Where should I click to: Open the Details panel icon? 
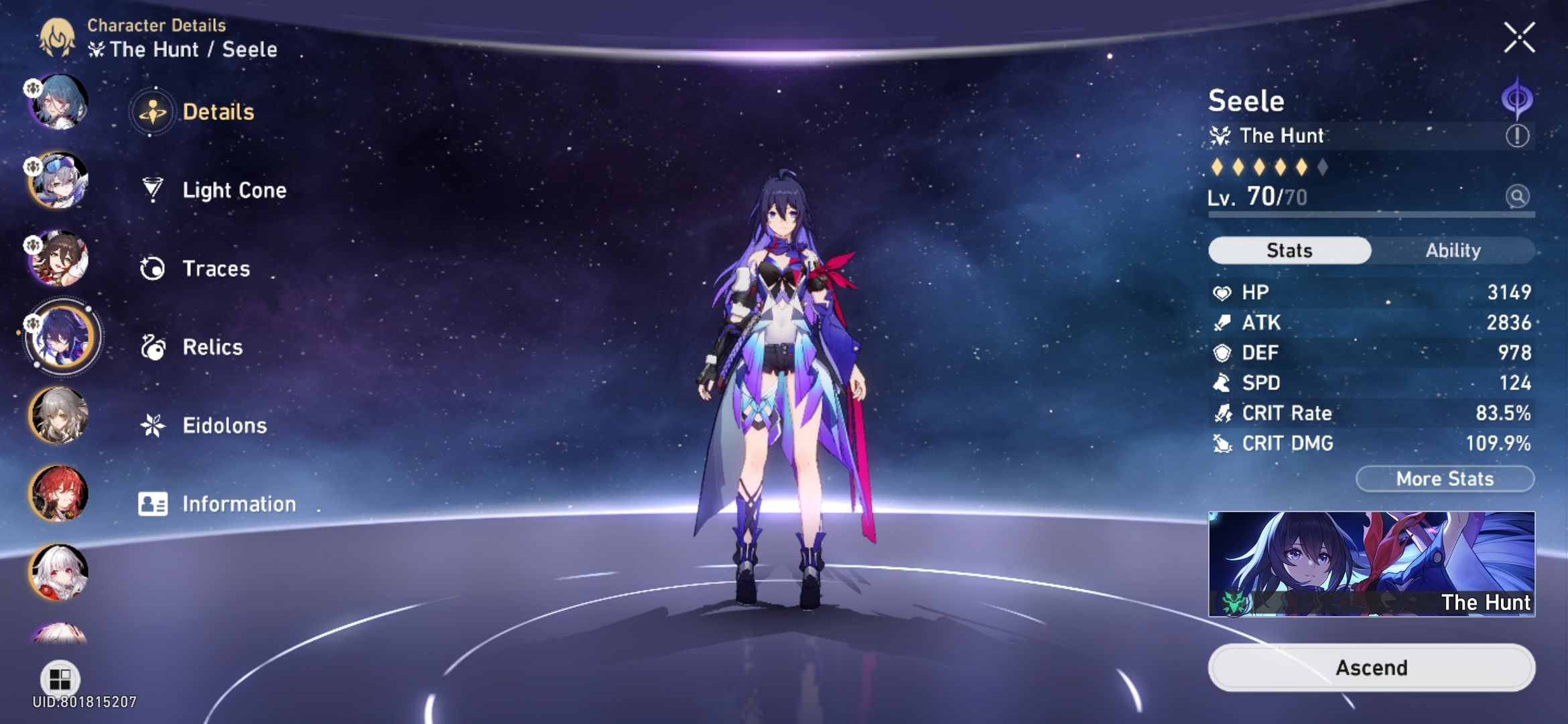pos(154,112)
